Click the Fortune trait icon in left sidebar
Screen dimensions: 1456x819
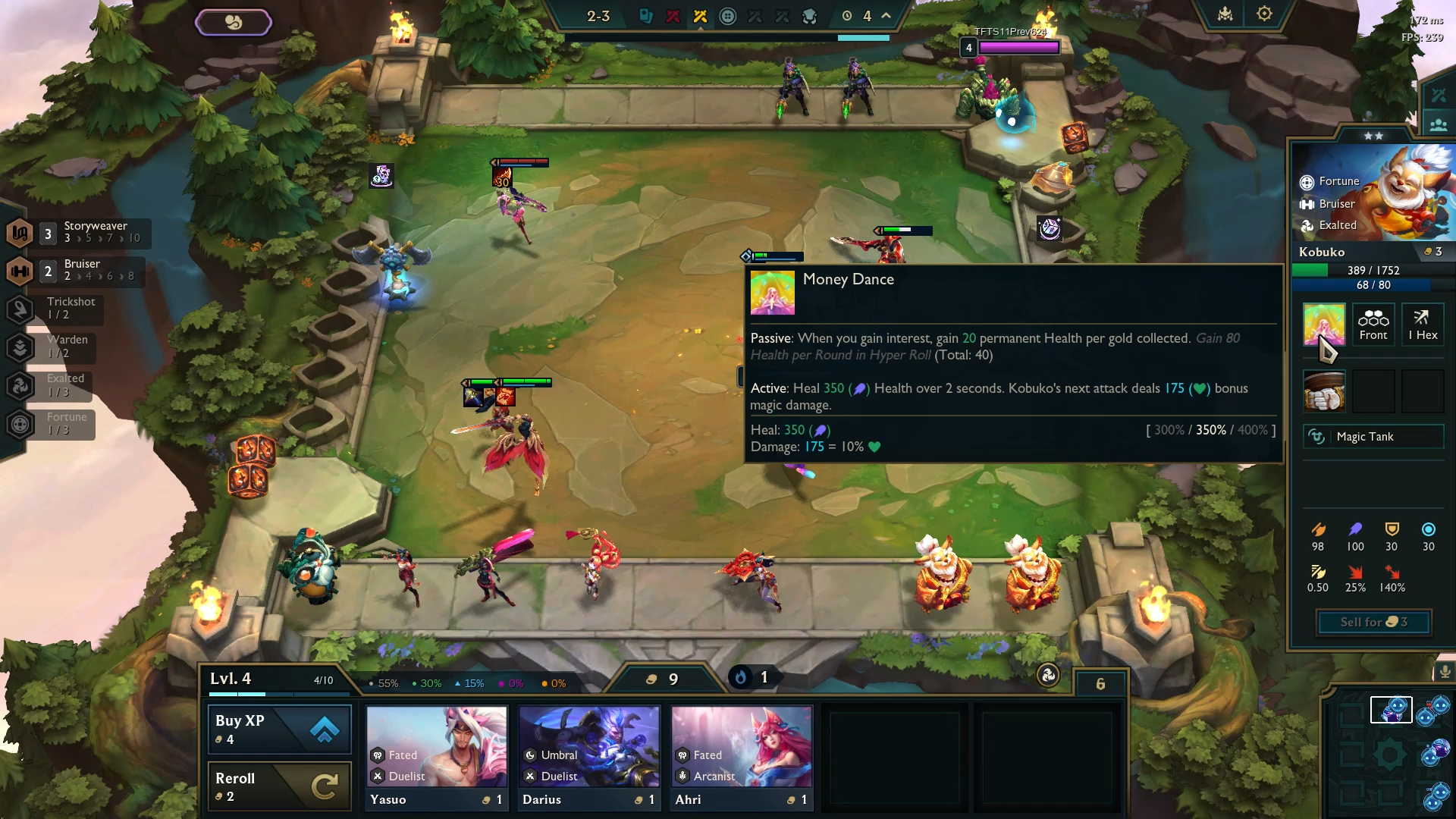20,425
